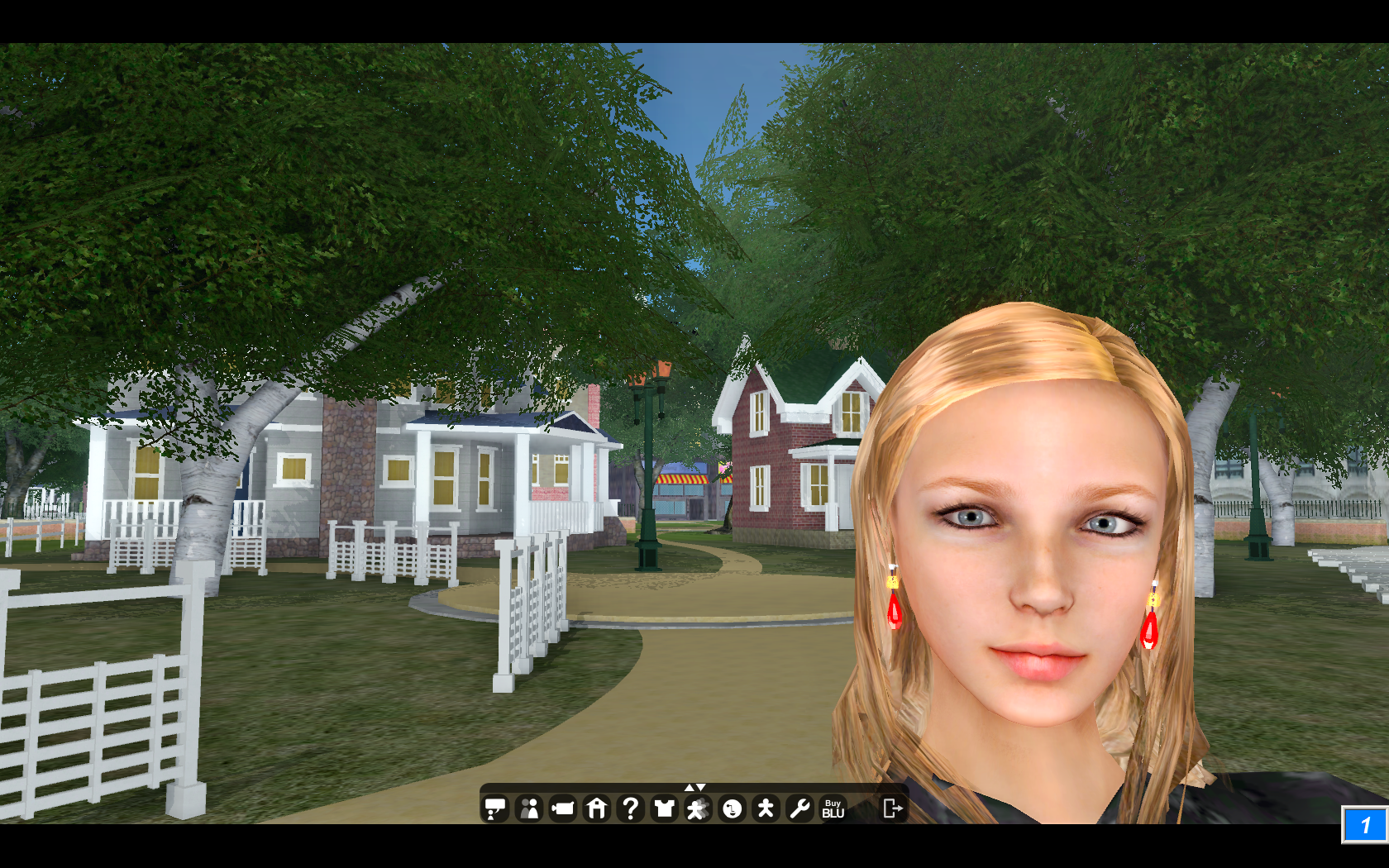Click the blue number 1 box

click(x=1364, y=825)
